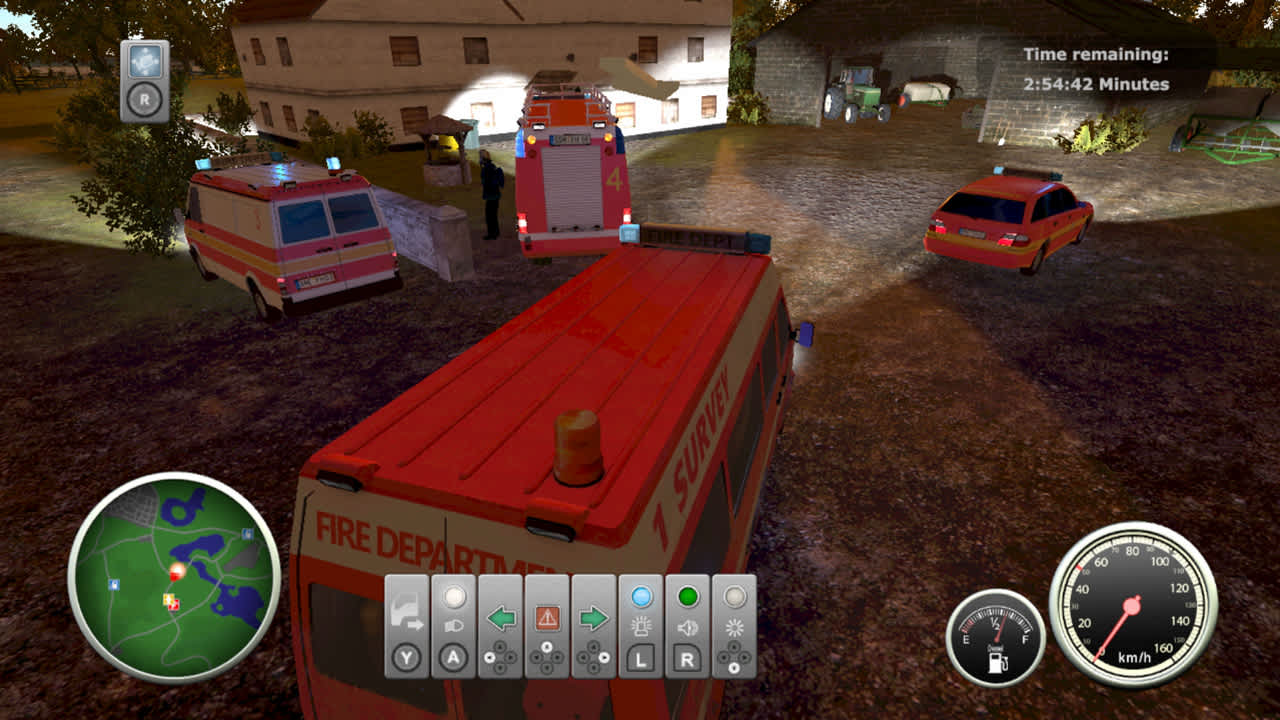Select the fire incident marker on the minimap
1280x720 pixels.
tap(177, 569)
